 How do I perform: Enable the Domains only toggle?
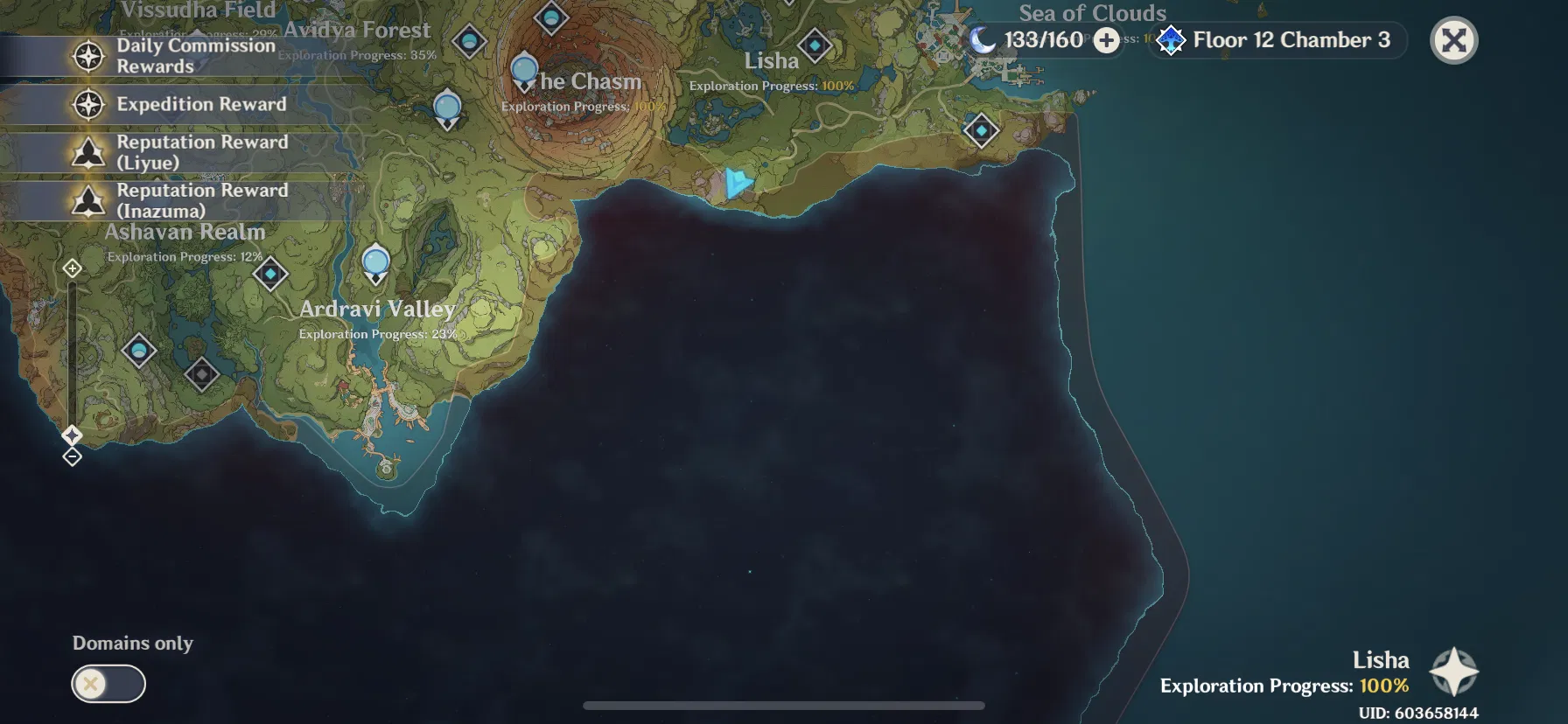tap(108, 683)
